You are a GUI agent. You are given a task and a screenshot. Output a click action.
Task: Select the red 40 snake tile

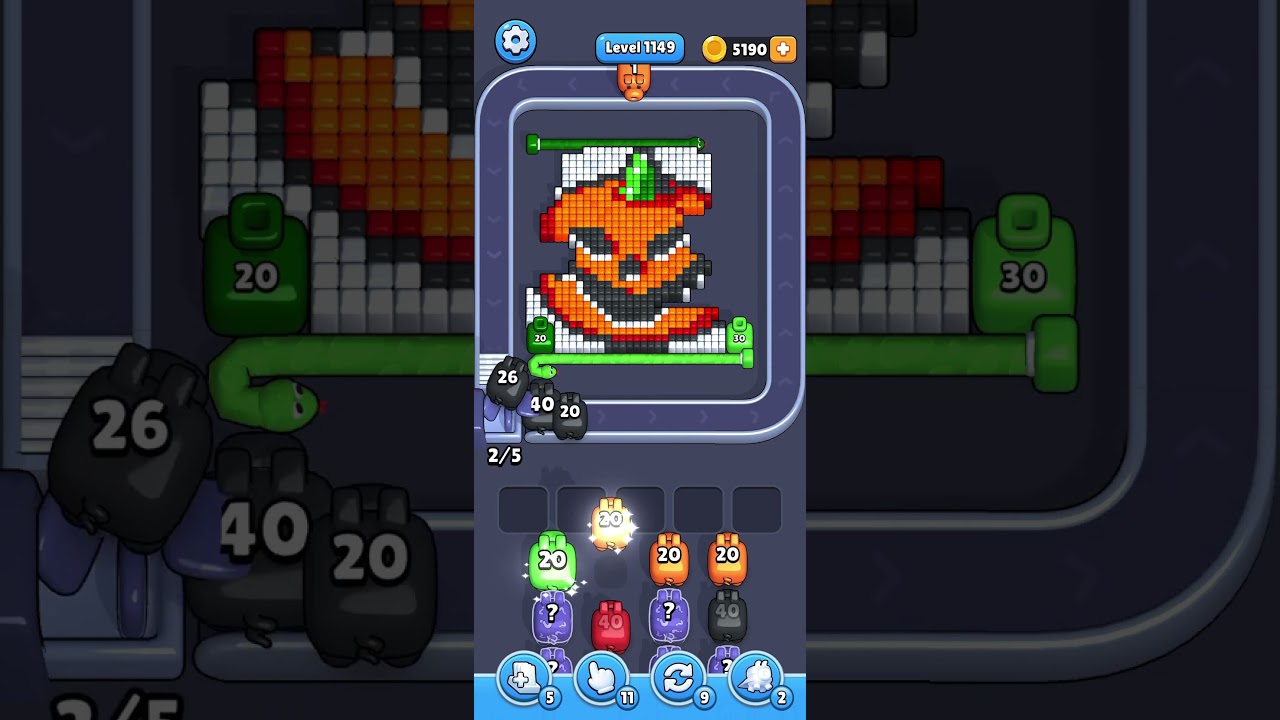coord(611,622)
